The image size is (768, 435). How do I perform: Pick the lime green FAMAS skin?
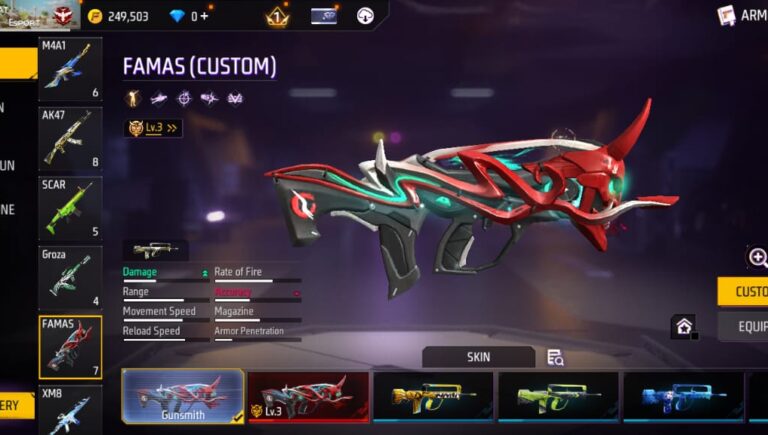[558, 396]
